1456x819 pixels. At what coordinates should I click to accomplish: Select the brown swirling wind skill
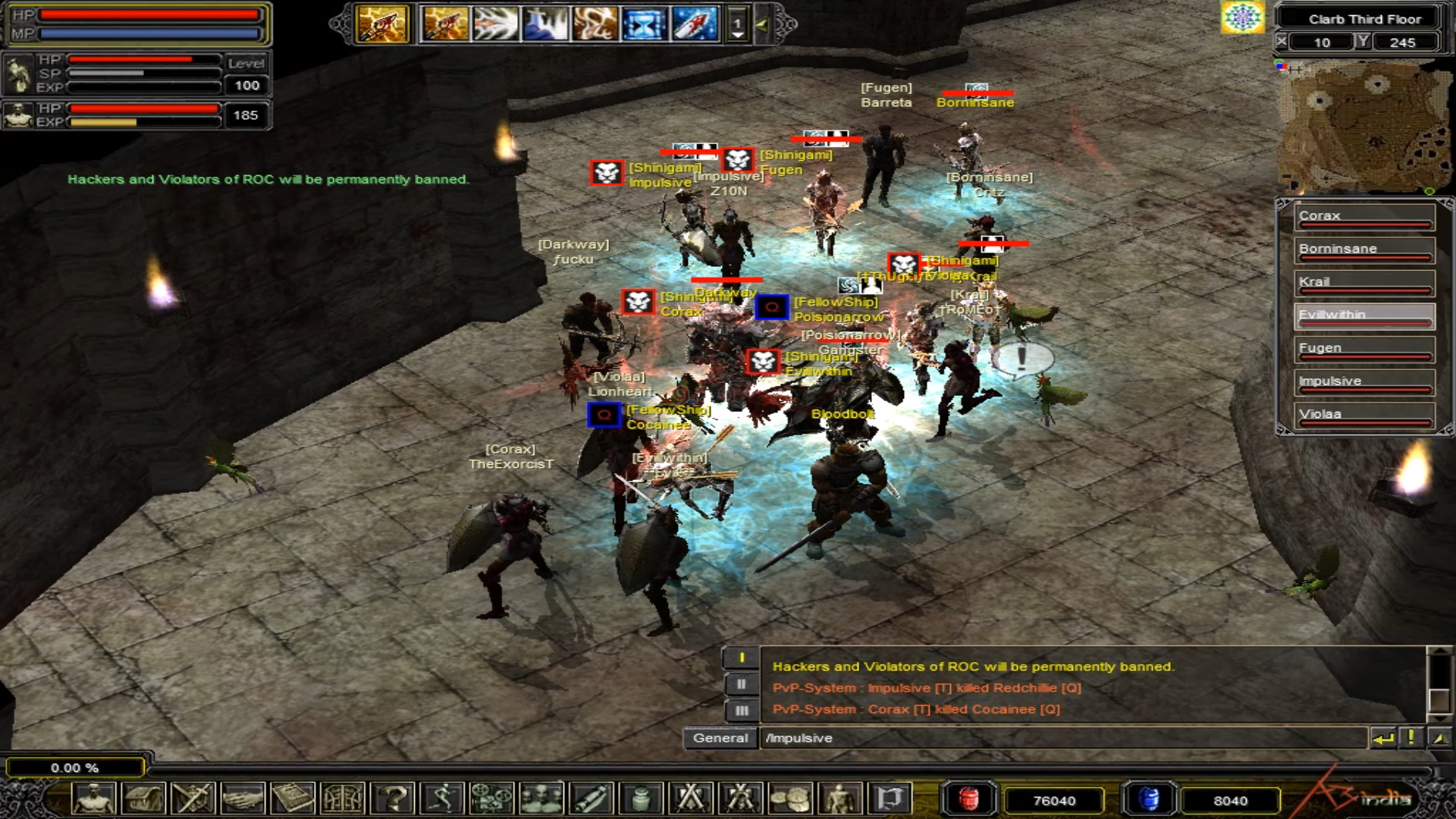point(595,24)
